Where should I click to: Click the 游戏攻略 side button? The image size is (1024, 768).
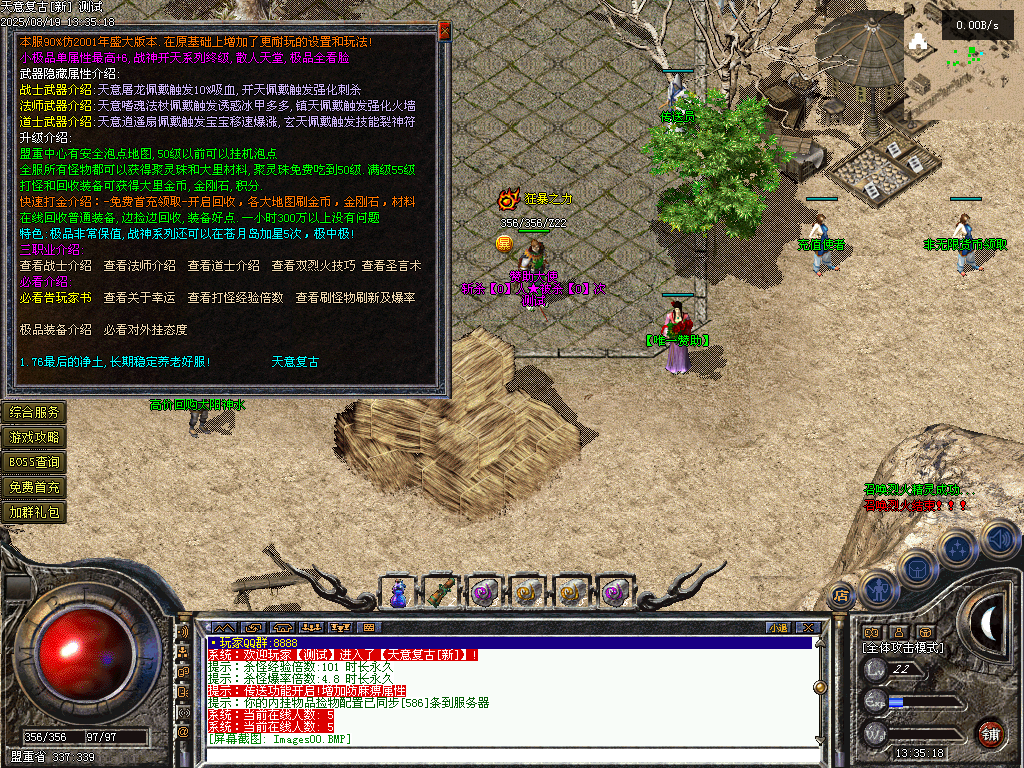tap(34, 437)
